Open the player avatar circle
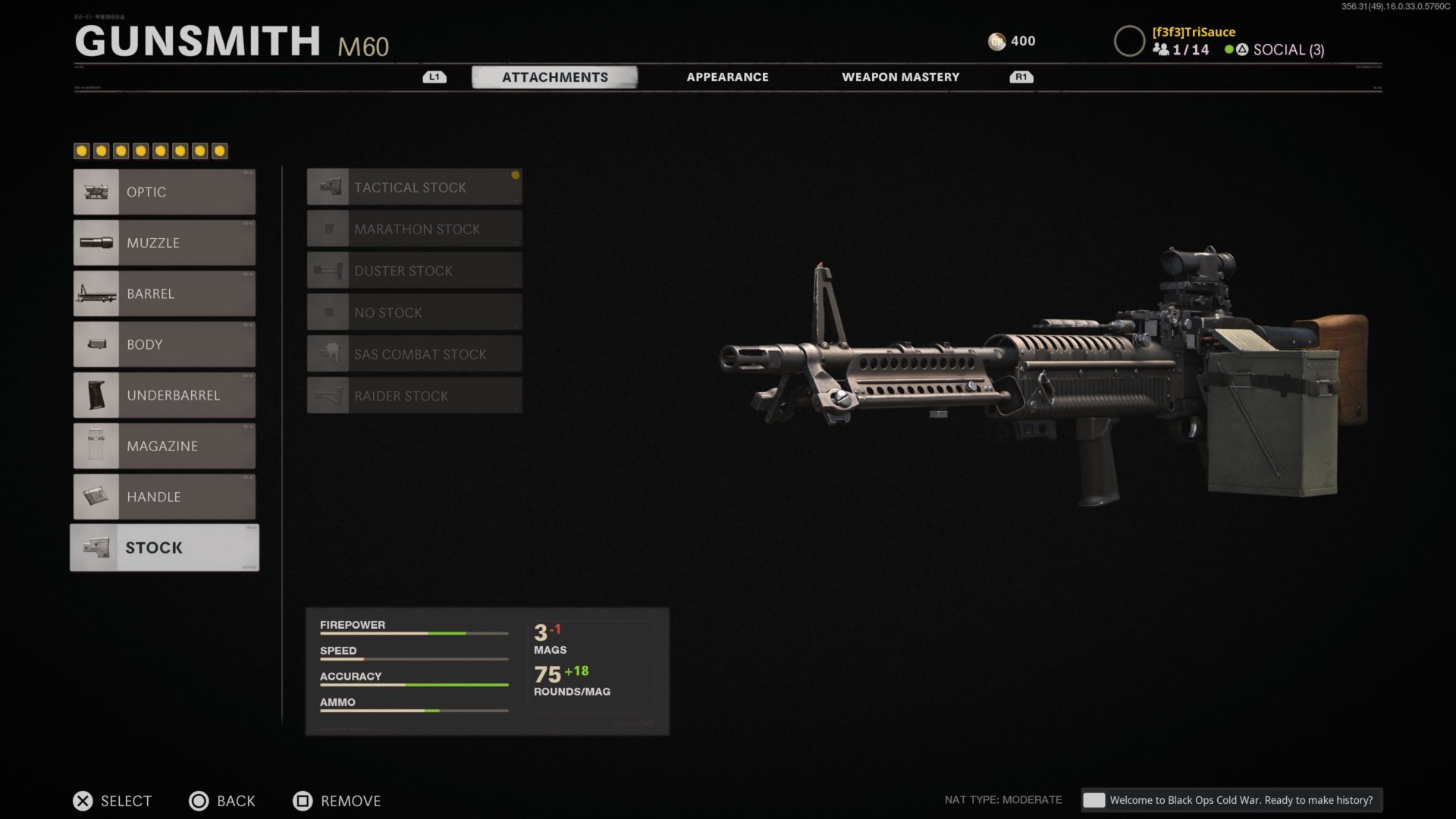This screenshot has height=819, width=1456. coord(1129,41)
